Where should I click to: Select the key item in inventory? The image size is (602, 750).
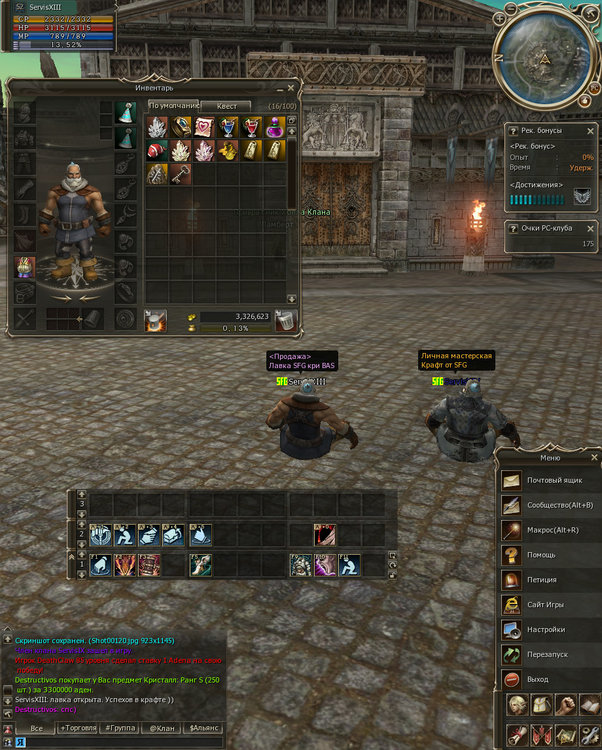coord(181,173)
